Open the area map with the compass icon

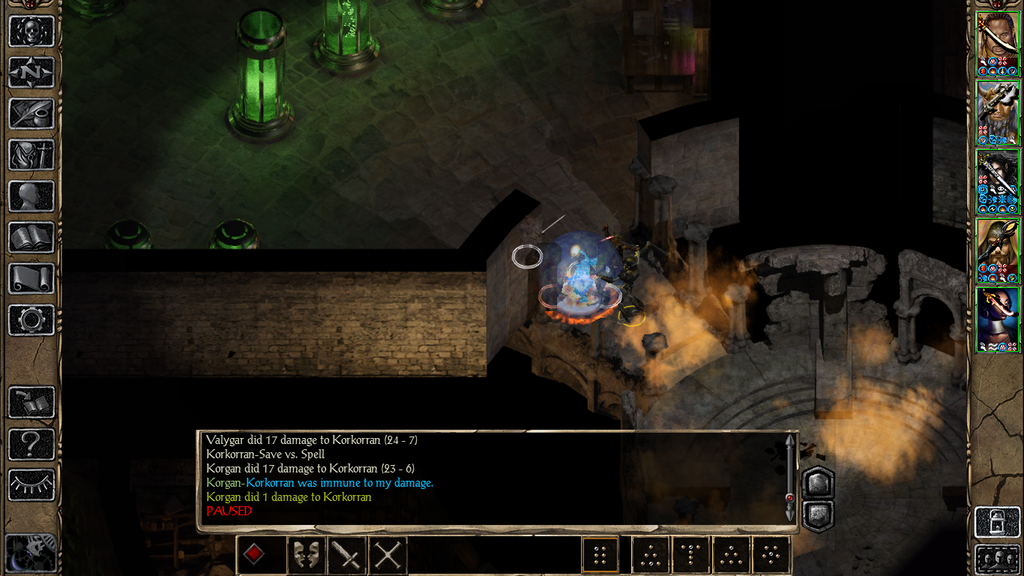tap(31, 72)
